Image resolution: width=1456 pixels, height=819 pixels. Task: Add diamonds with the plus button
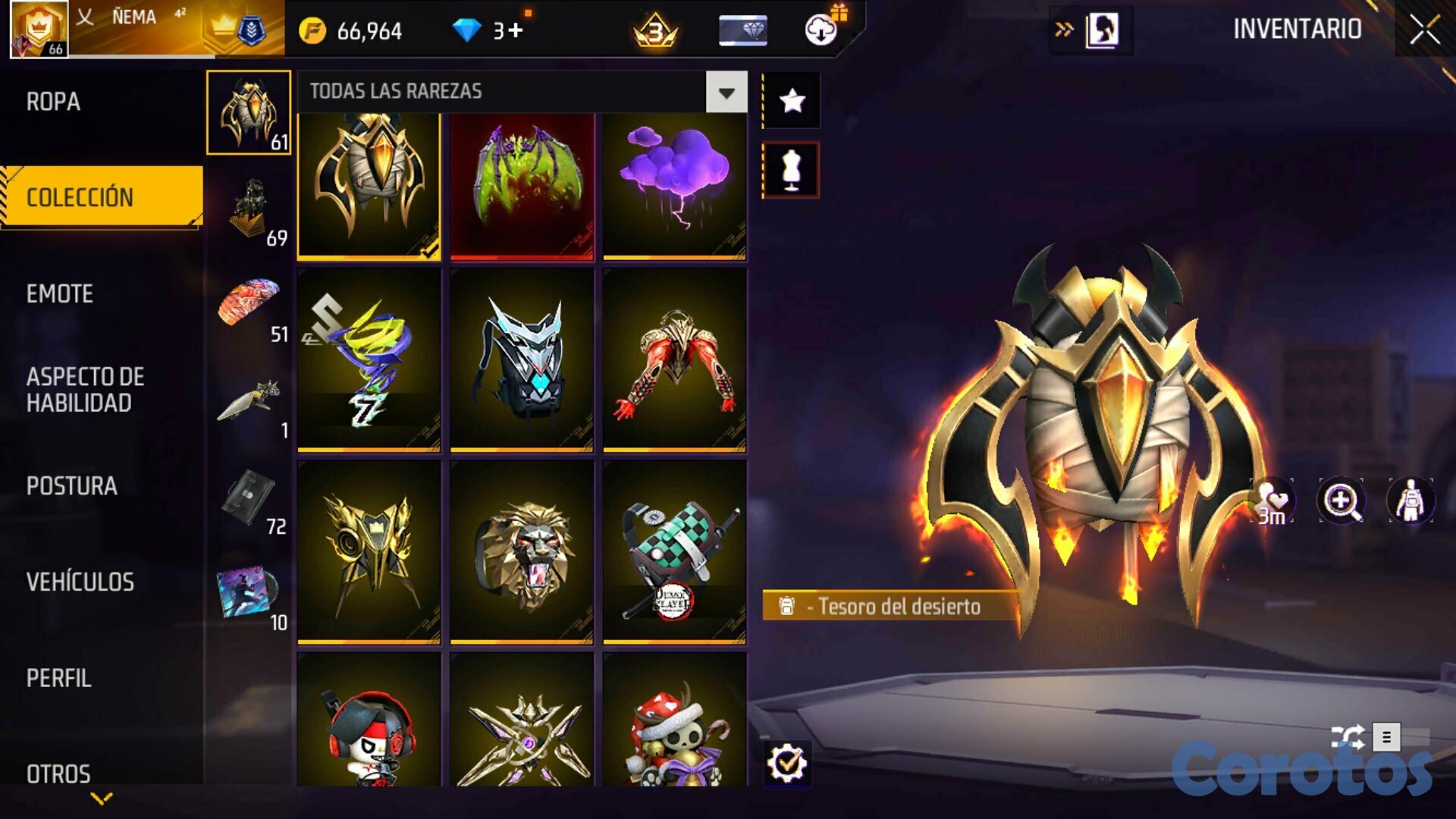[516, 30]
